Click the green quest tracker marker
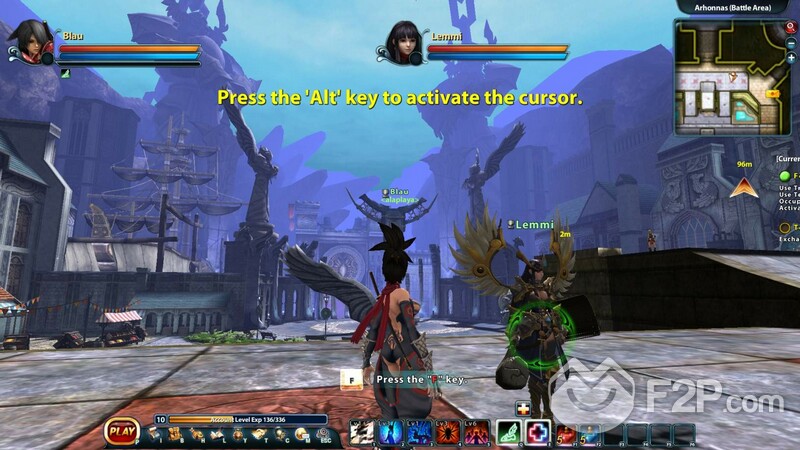The width and height of the screenshot is (800, 450). pyautogui.click(x=785, y=176)
